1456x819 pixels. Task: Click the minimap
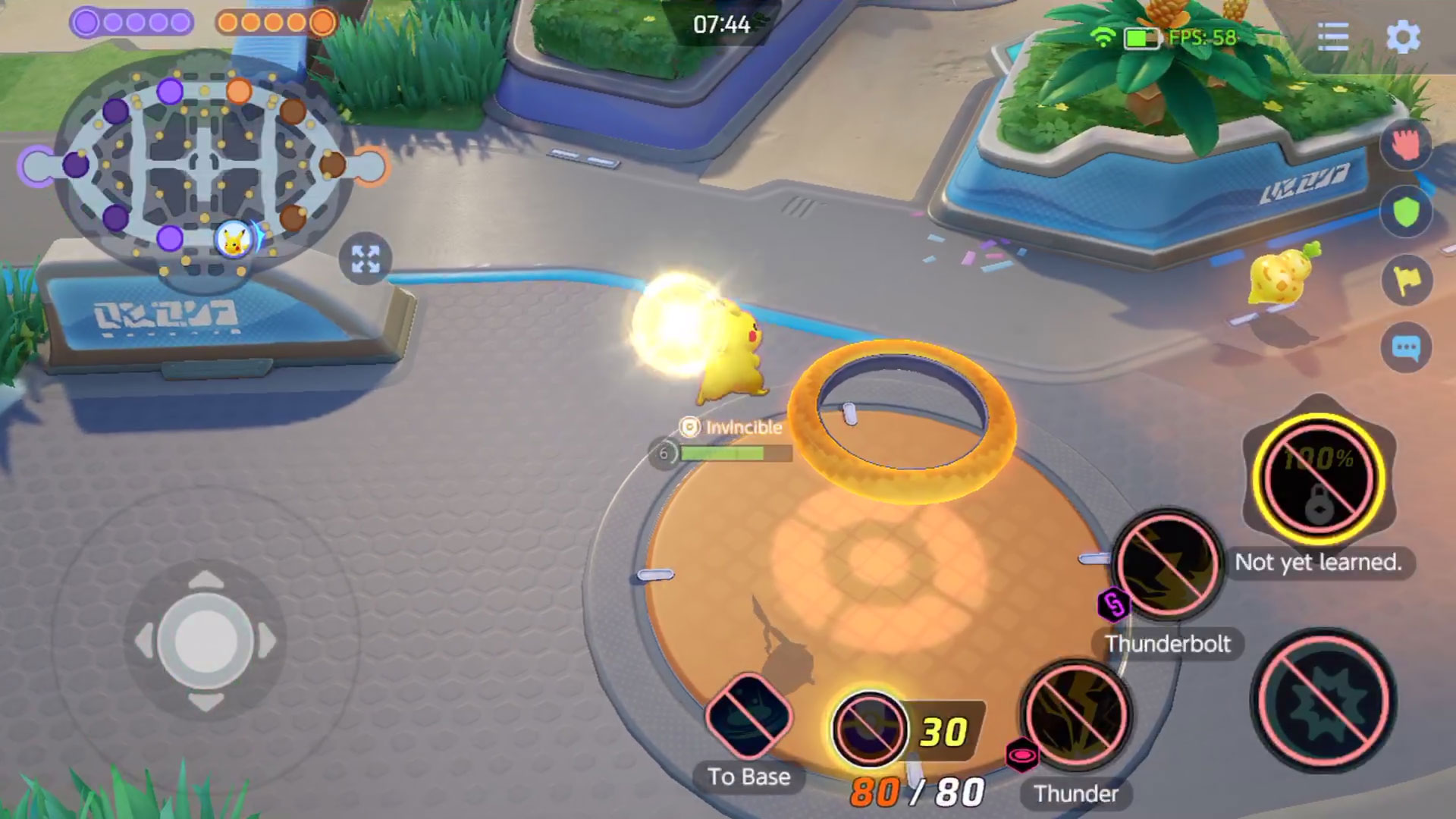tap(203, 165)
